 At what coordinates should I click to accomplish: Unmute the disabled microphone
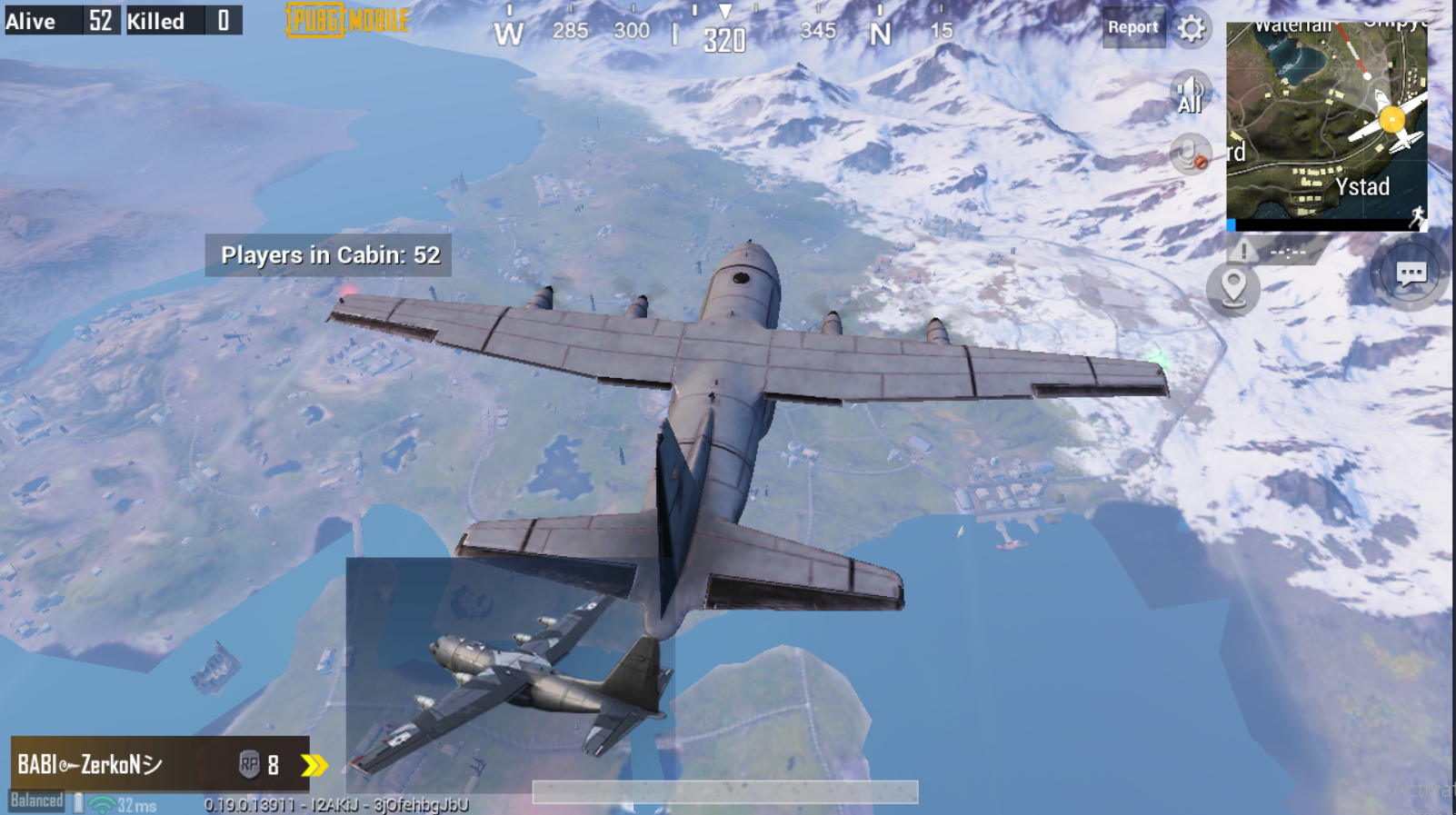tap(1192, 153)
